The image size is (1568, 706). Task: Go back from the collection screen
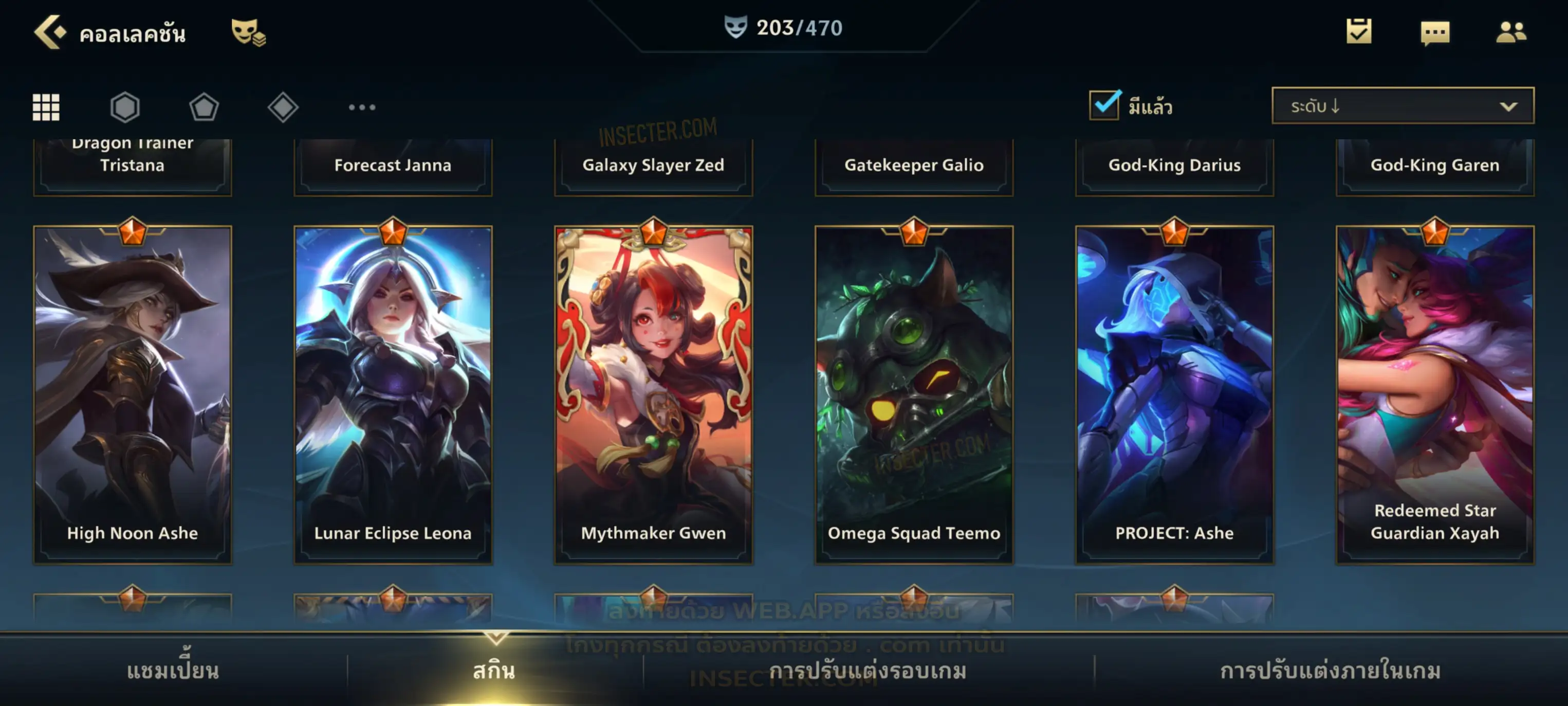(50, 32)
